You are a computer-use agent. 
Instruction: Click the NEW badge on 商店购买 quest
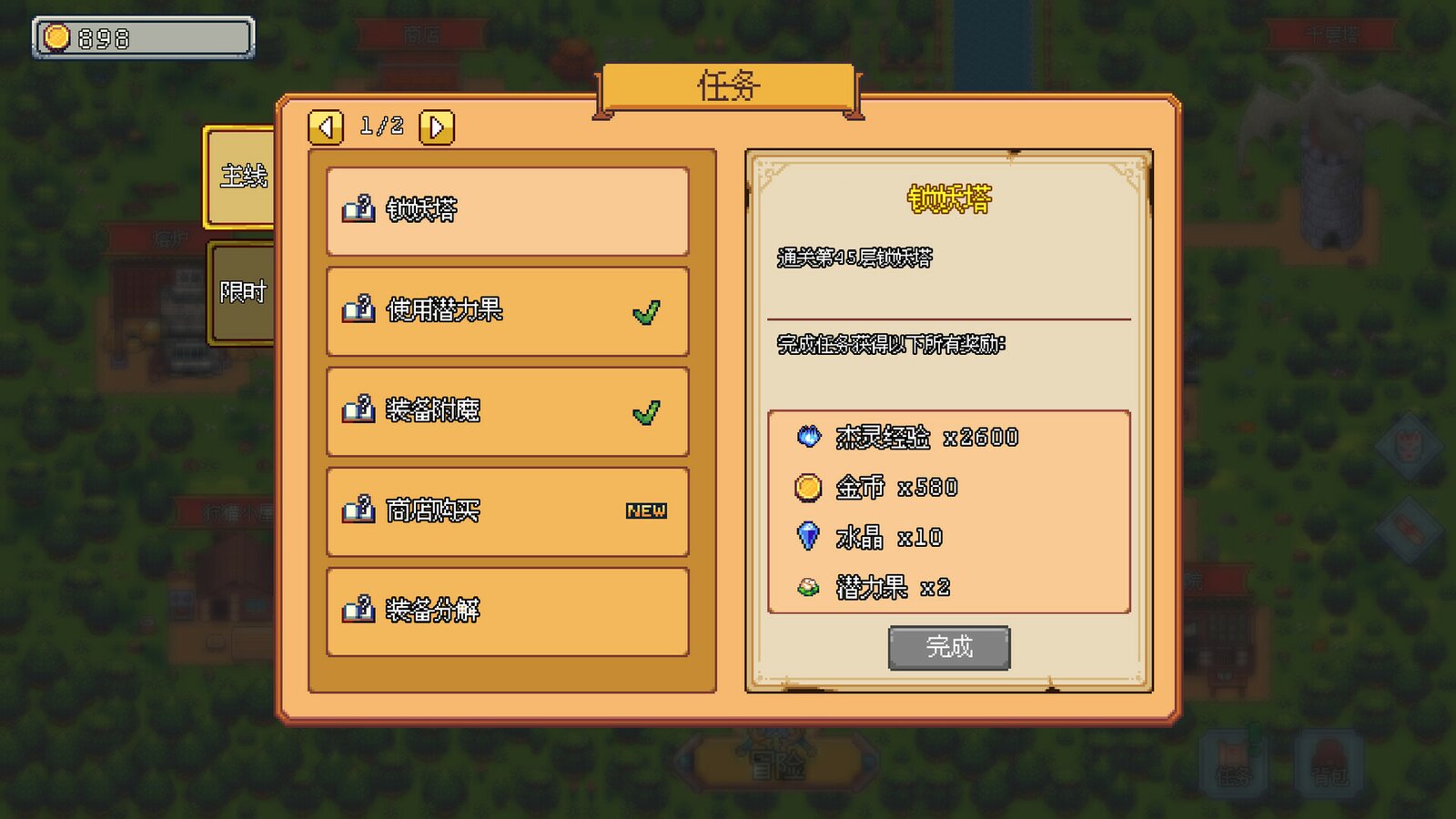647,511
